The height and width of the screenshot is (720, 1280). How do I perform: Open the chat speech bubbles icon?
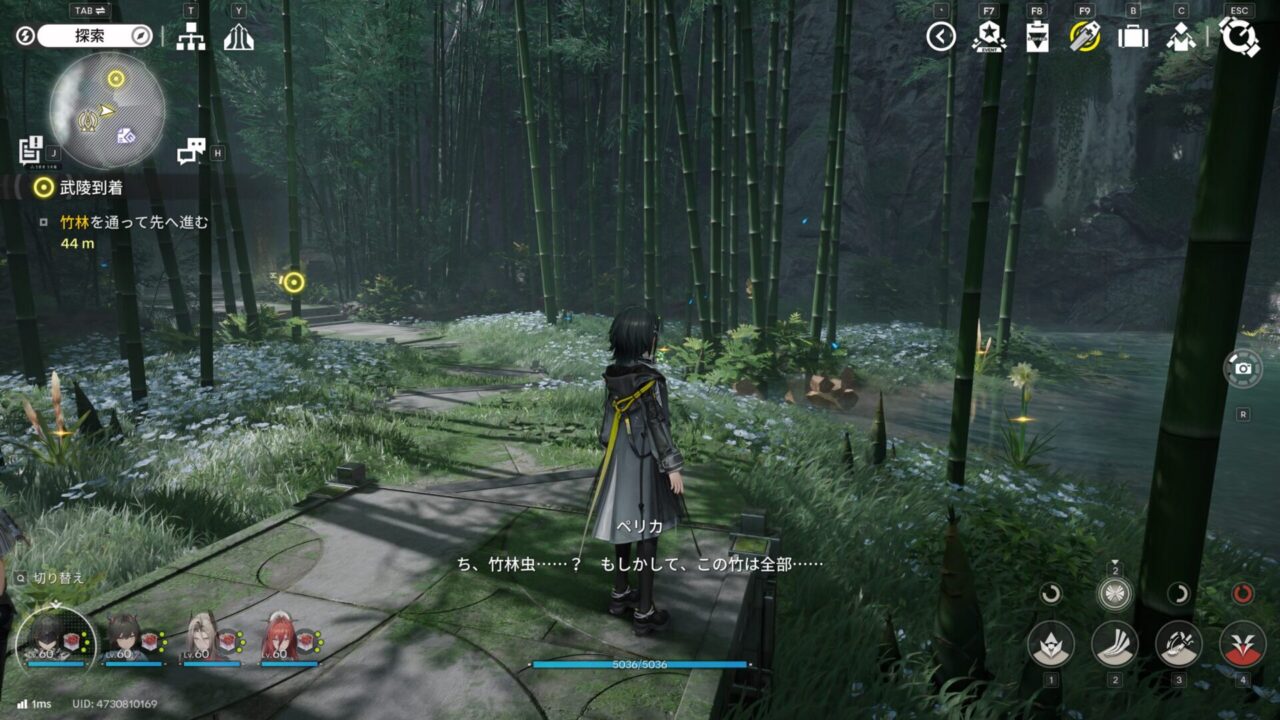click(x=190, y=151)
